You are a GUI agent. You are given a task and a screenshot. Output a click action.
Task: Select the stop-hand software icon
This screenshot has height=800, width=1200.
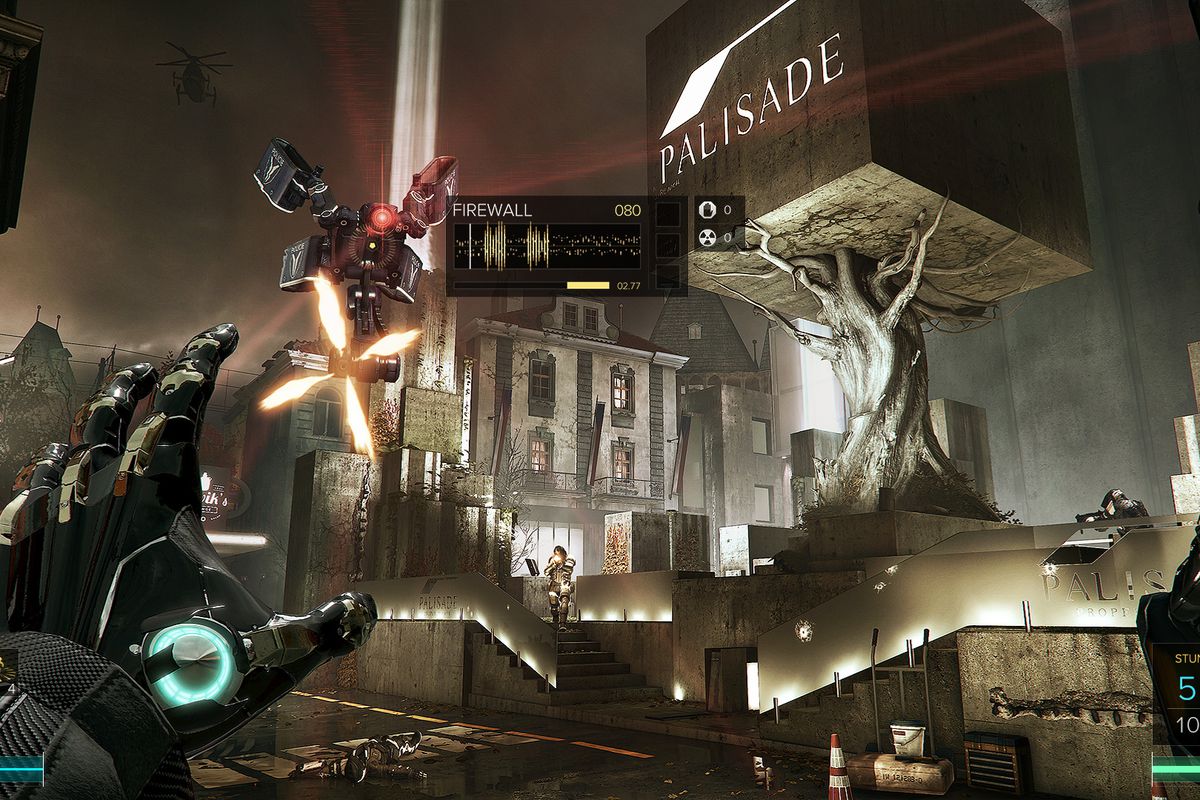pyautogui.click(x=708, y=211)
